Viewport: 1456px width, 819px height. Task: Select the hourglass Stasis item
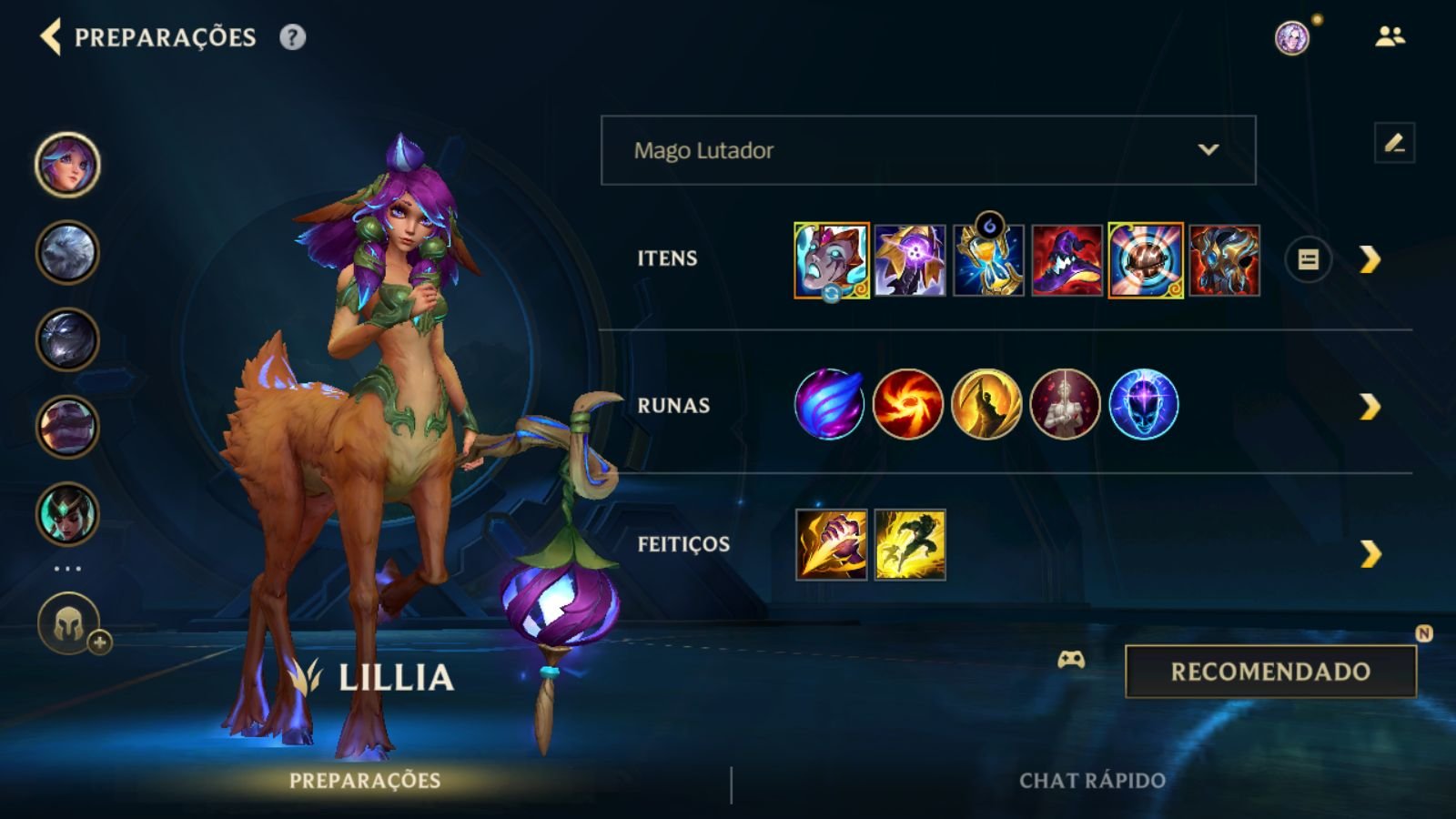click(x=988, y=261)
